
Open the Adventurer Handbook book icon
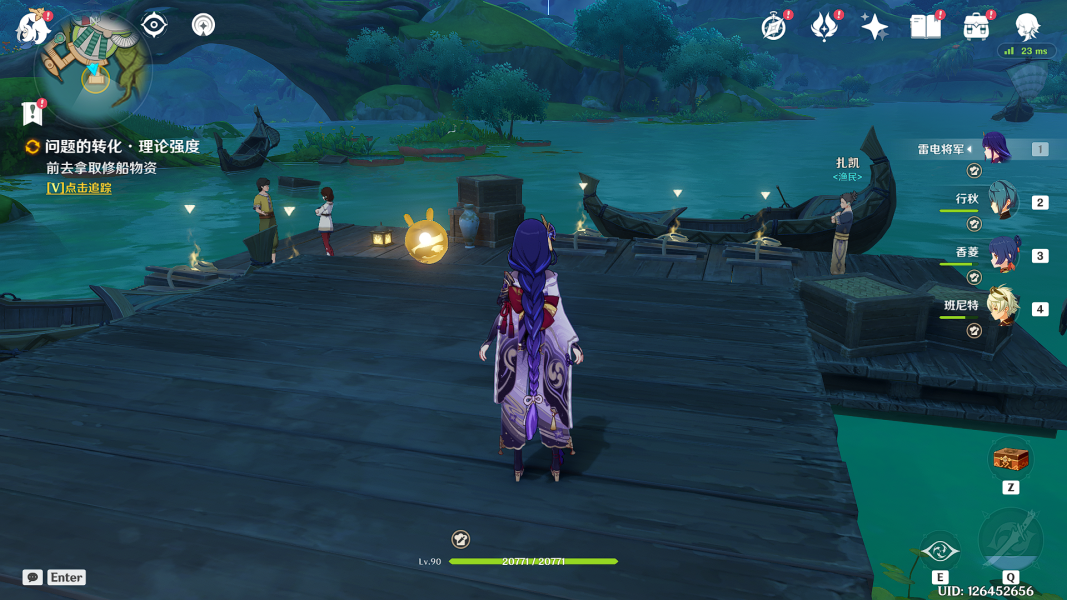(x=925, y=27)
